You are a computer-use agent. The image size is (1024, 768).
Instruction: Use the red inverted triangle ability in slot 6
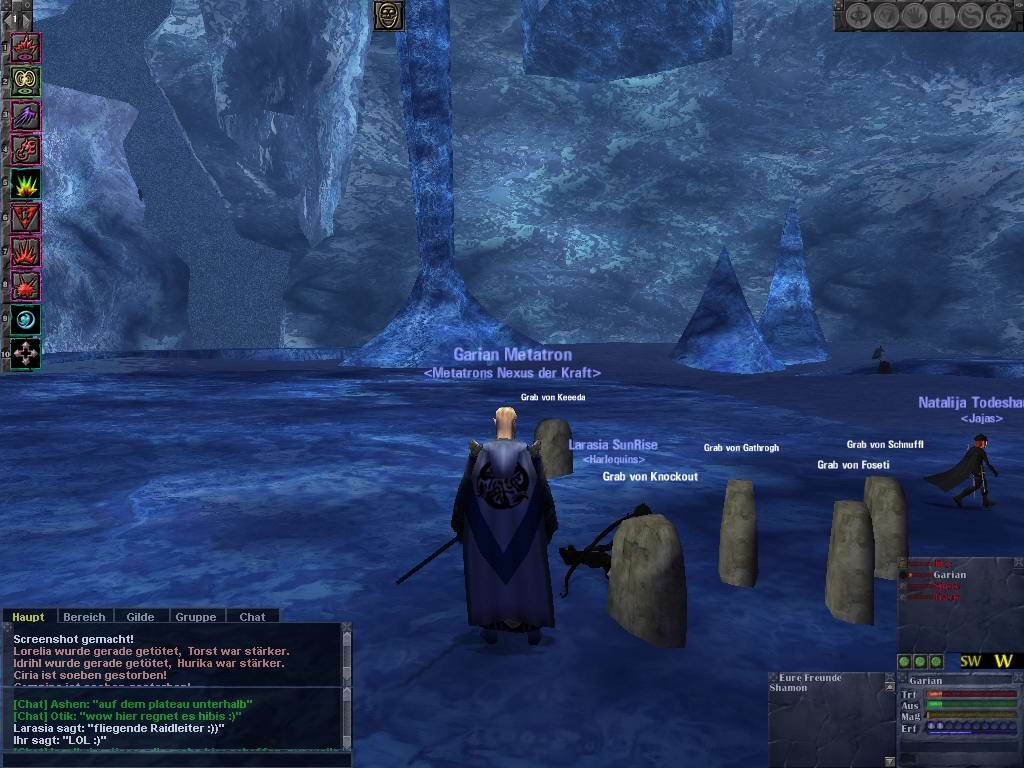[25, 217]
